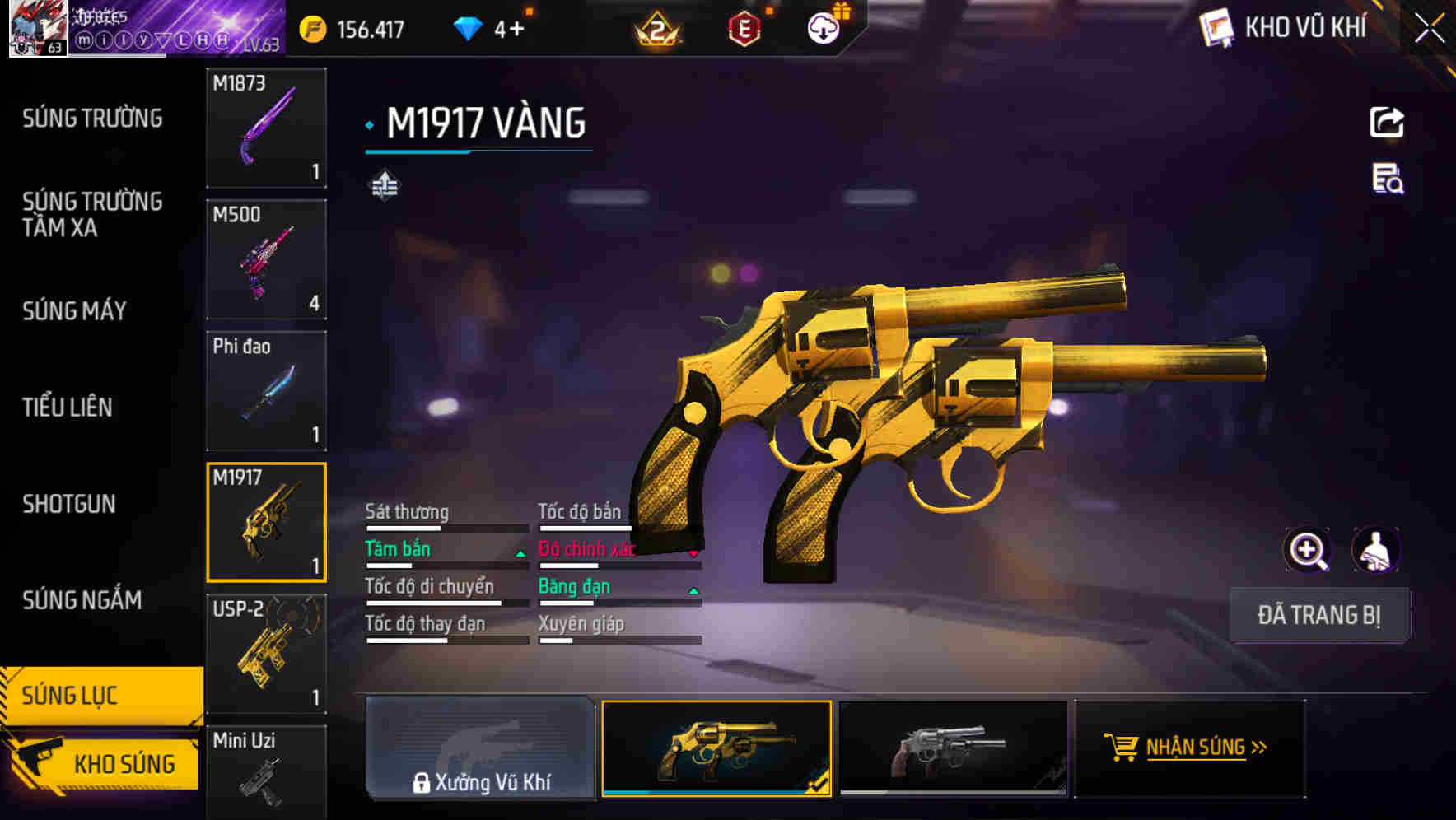
Task: Click the Sát thương stat bar
Action: pyautogui.click(x=445, y=527)
